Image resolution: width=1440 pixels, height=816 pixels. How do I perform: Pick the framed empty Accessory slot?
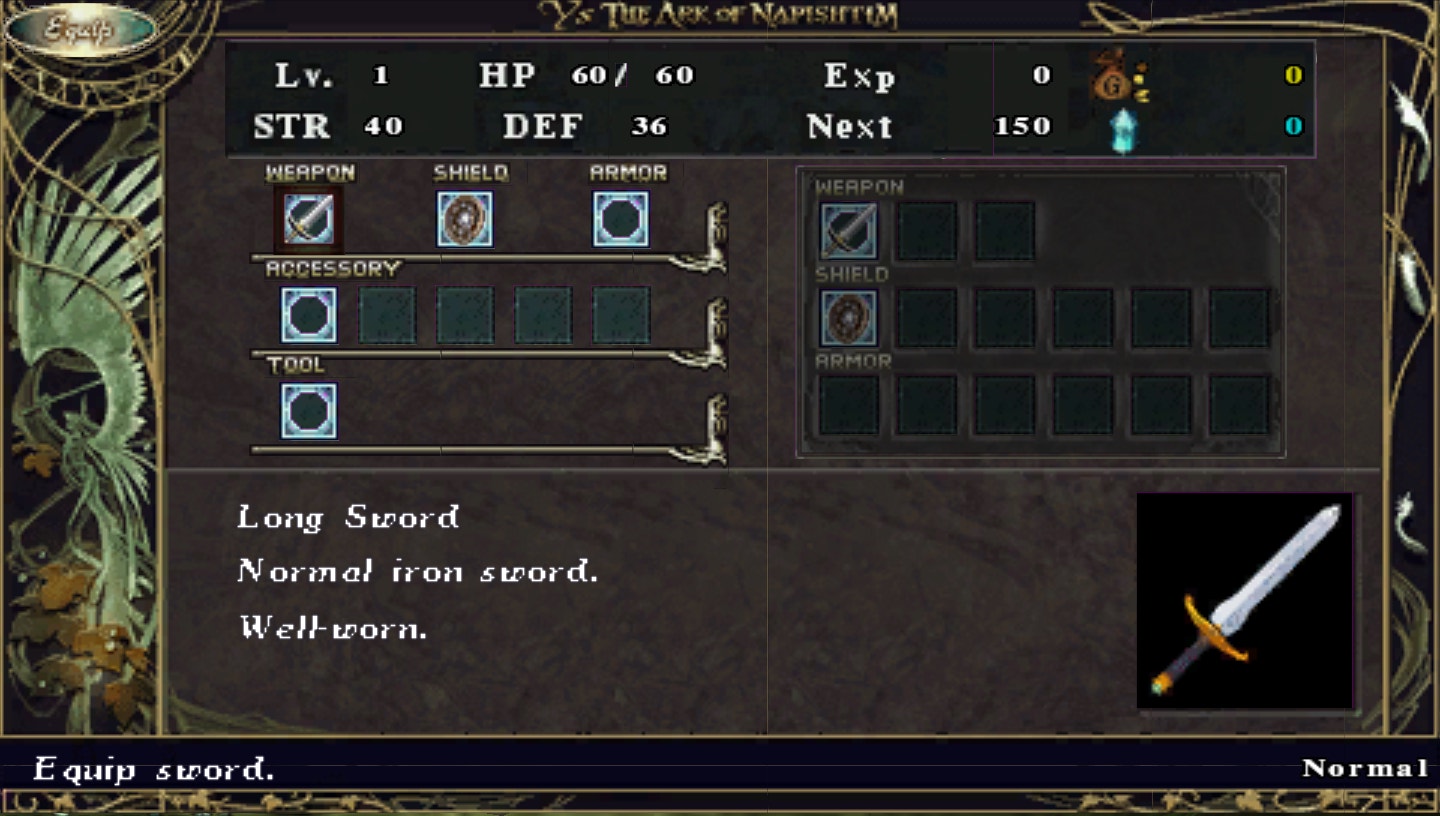(308, 315)
